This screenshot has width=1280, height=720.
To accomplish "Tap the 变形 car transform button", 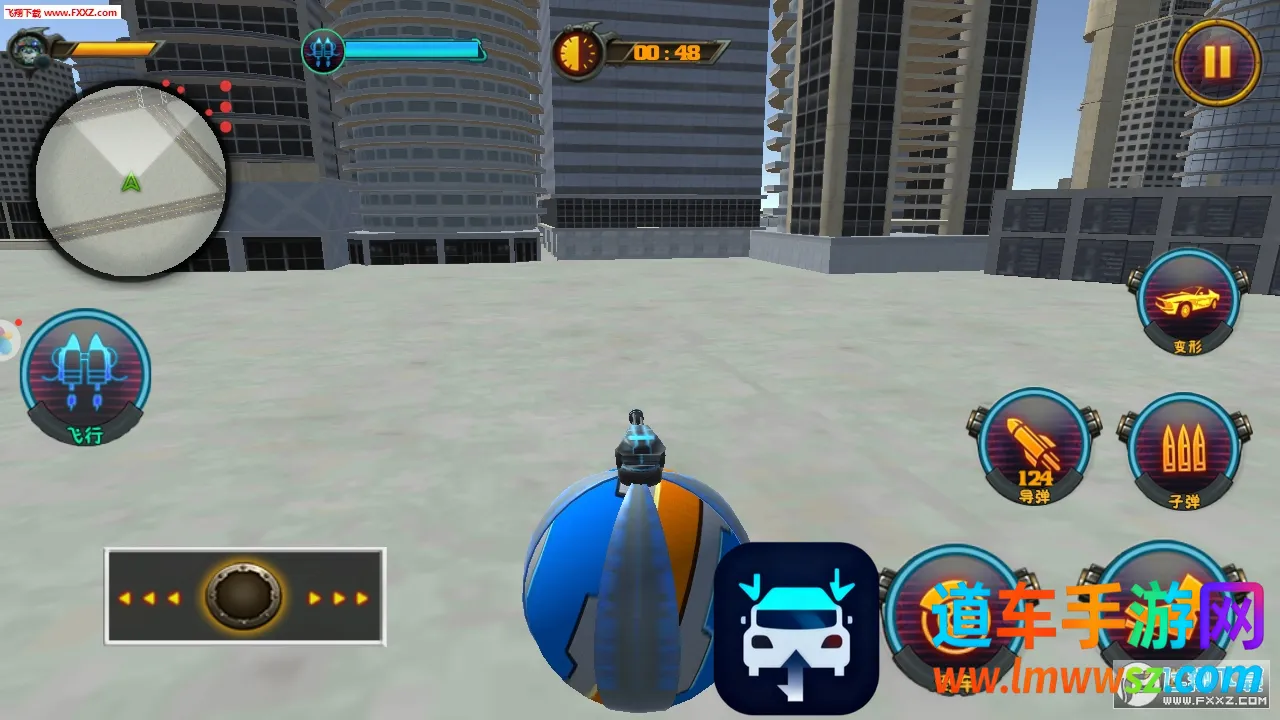I will pos(1188,302).
